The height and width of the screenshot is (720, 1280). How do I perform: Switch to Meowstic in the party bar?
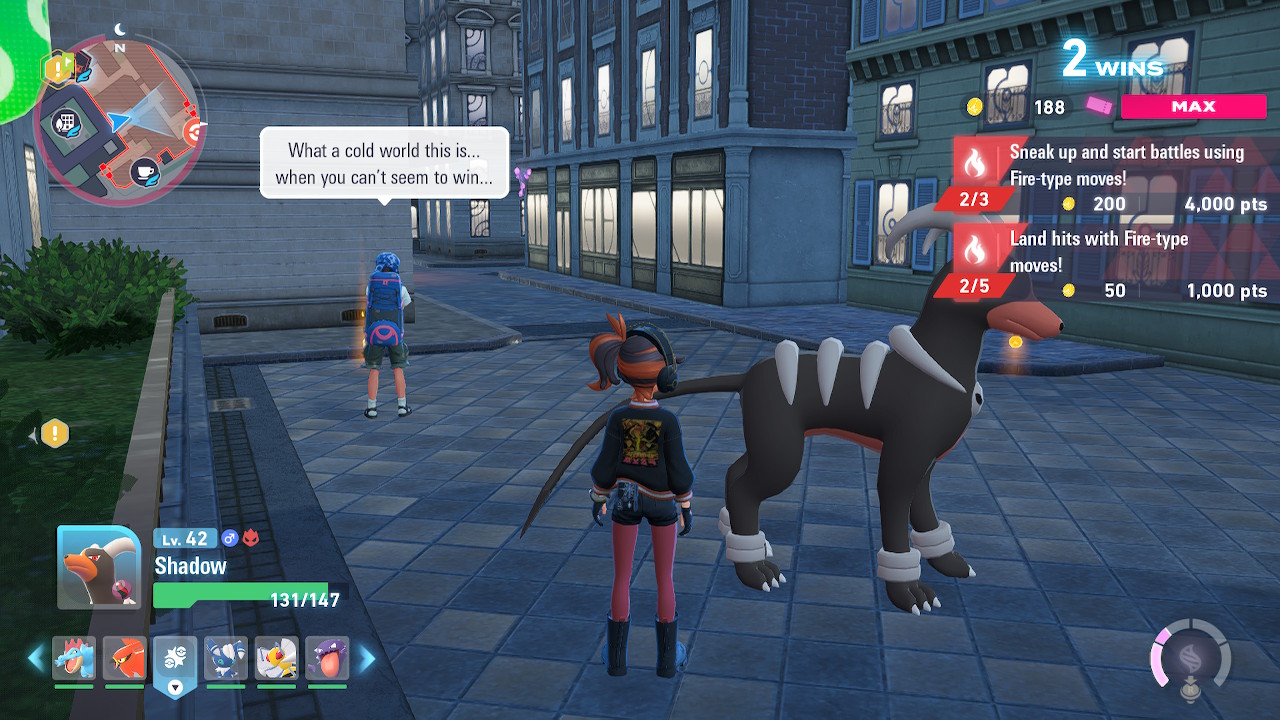point(226,658)
